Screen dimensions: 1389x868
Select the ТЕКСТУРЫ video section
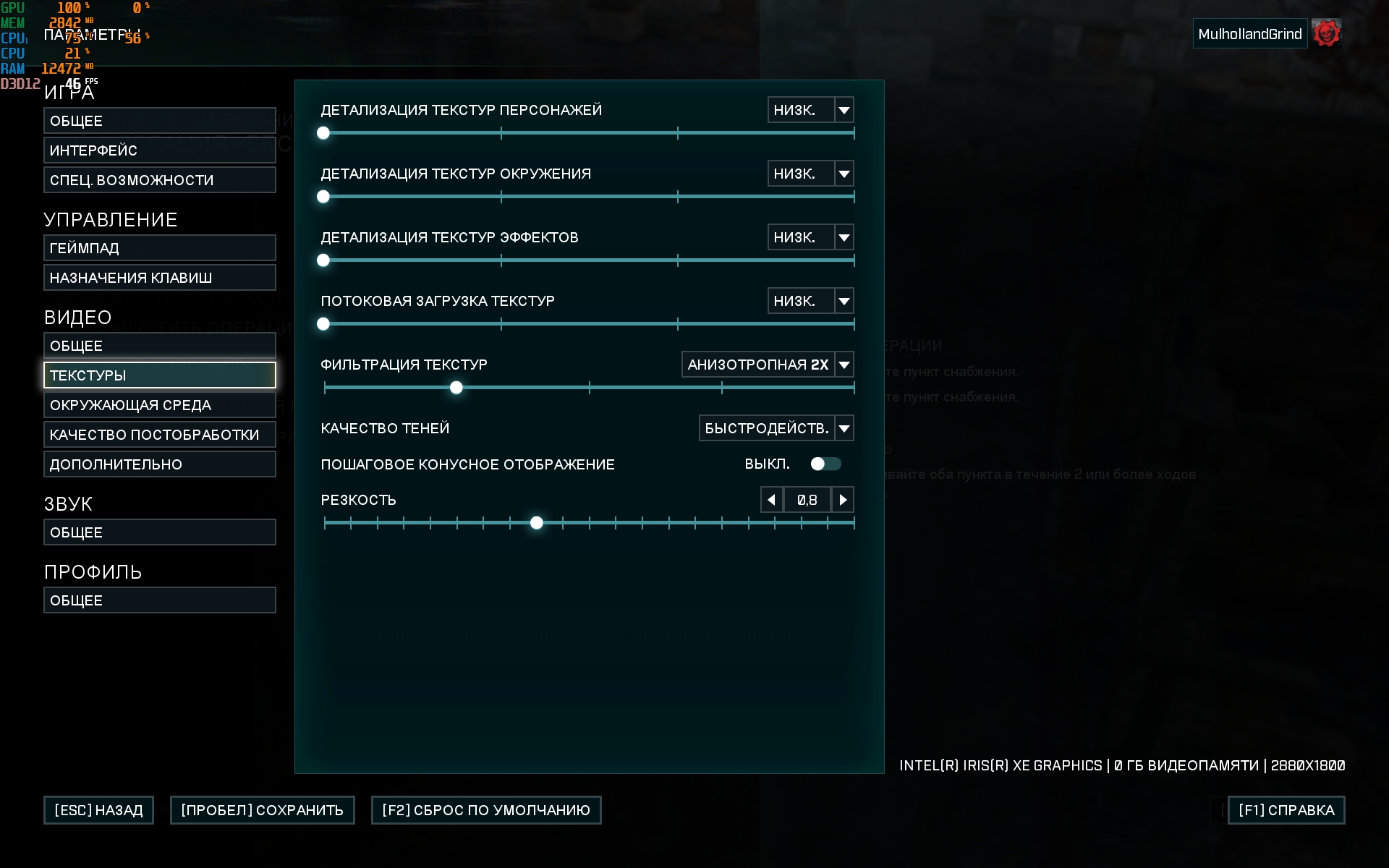(159, 375)
